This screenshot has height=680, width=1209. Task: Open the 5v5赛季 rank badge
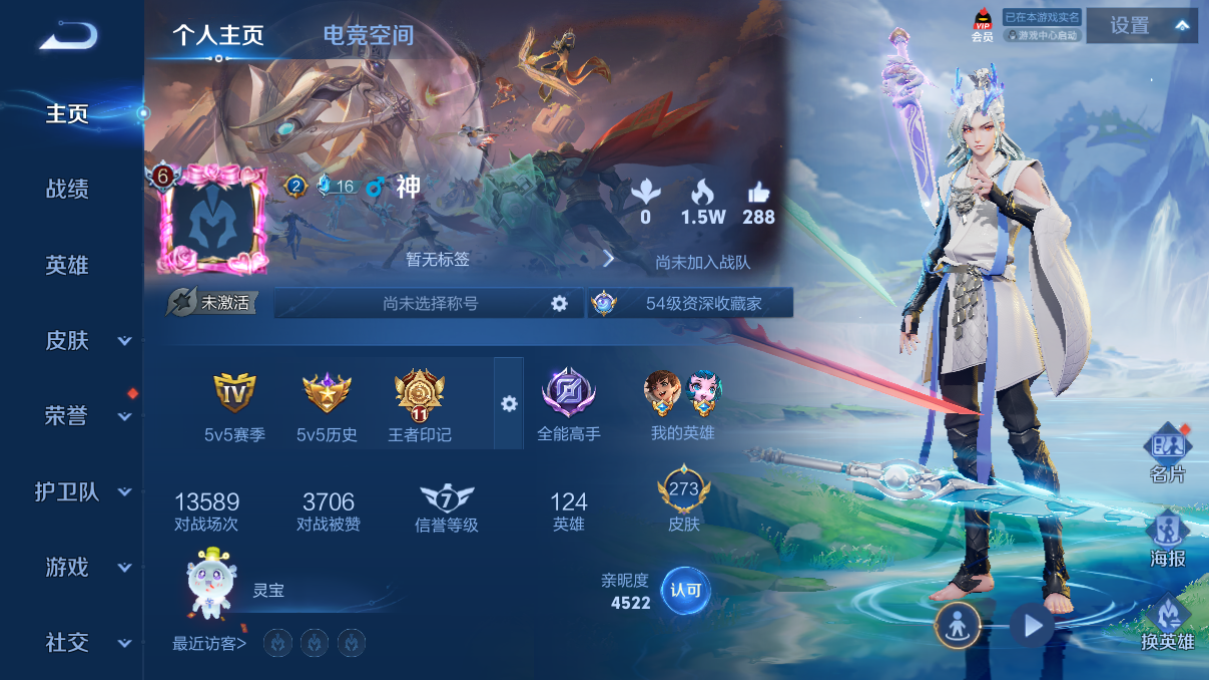point(235,405)
